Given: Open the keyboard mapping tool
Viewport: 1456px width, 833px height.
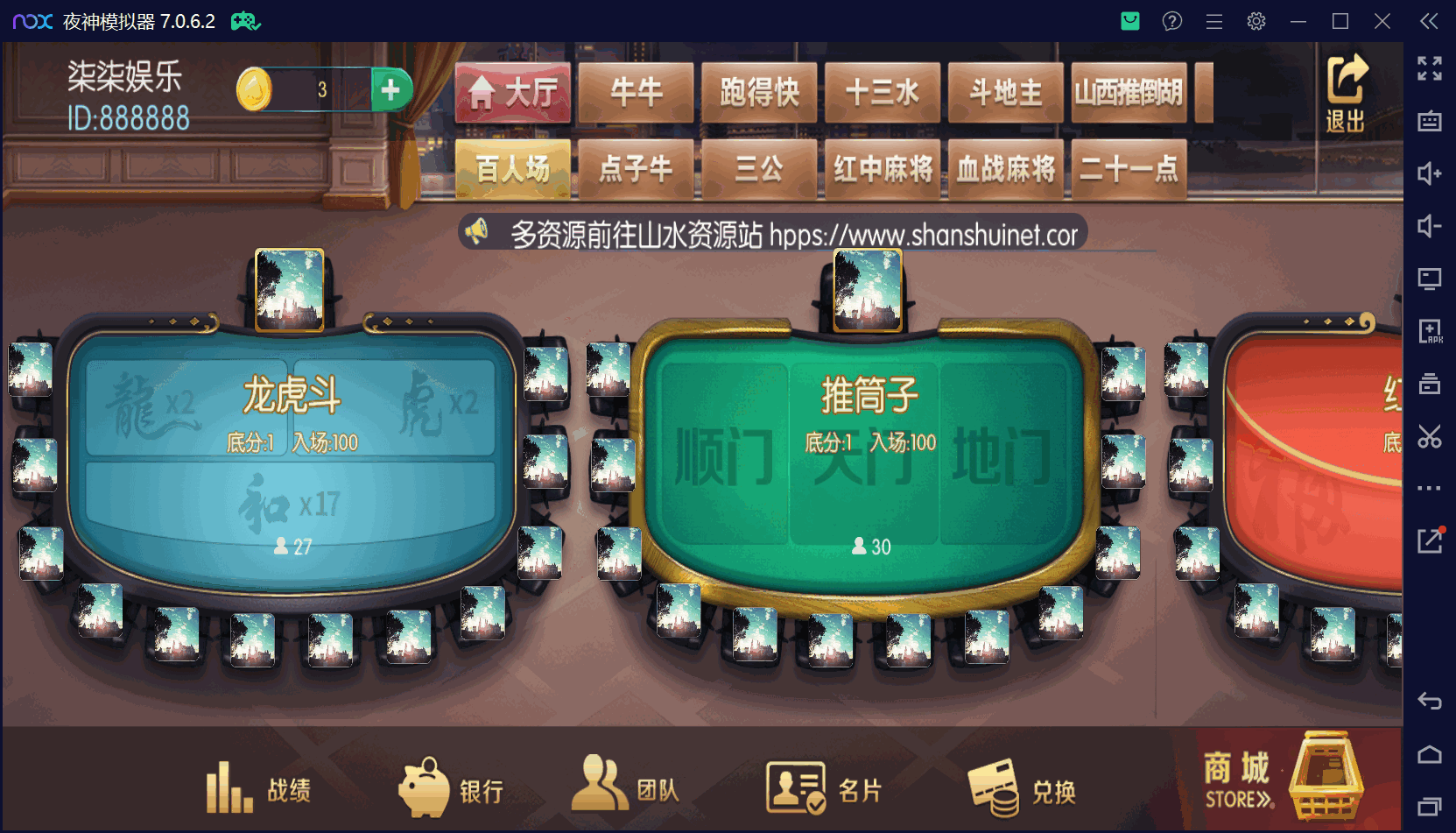Looking at the screenshot, I should tap(1430, 123).
